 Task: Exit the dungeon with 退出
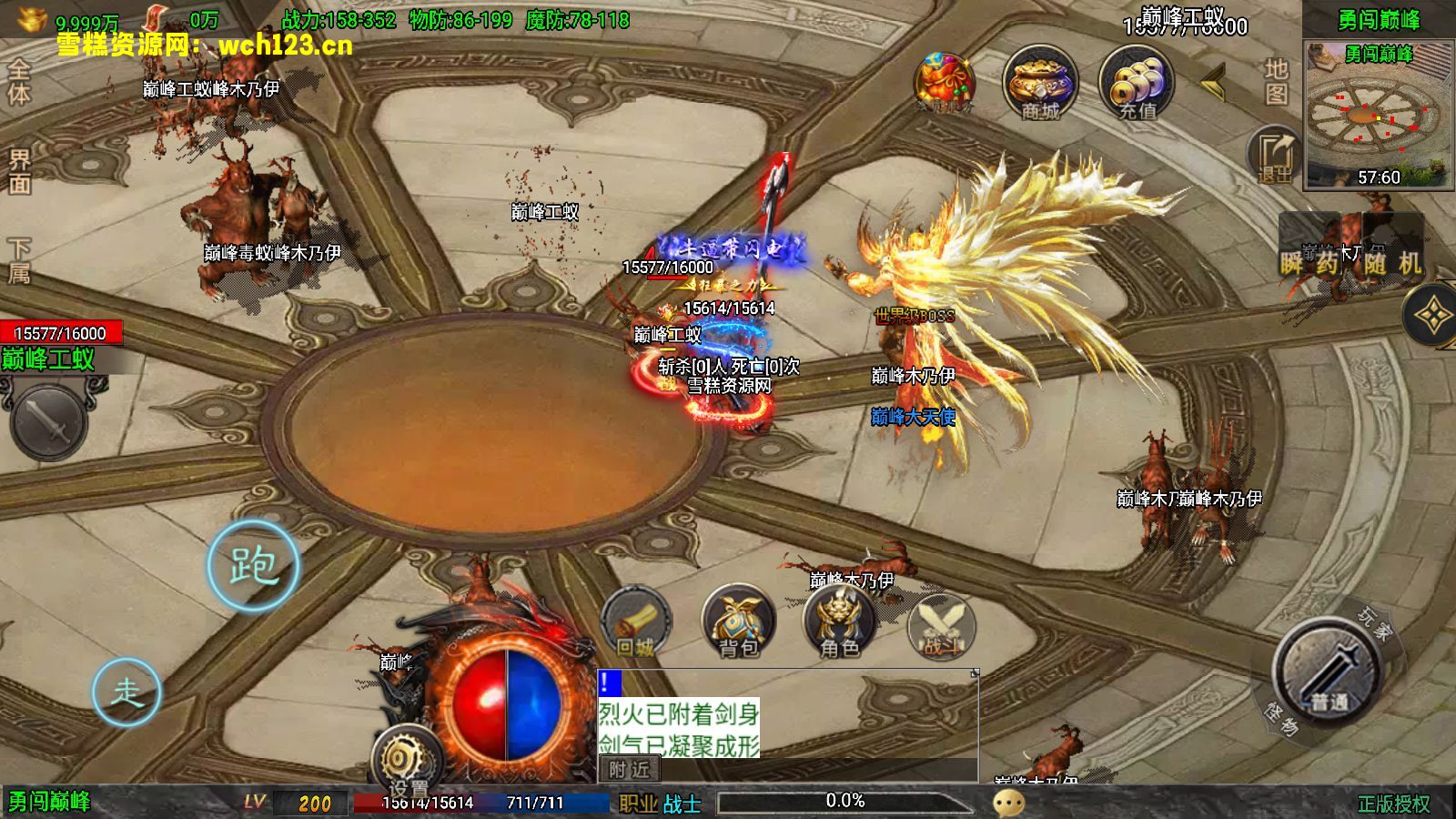pos(1275,157)
